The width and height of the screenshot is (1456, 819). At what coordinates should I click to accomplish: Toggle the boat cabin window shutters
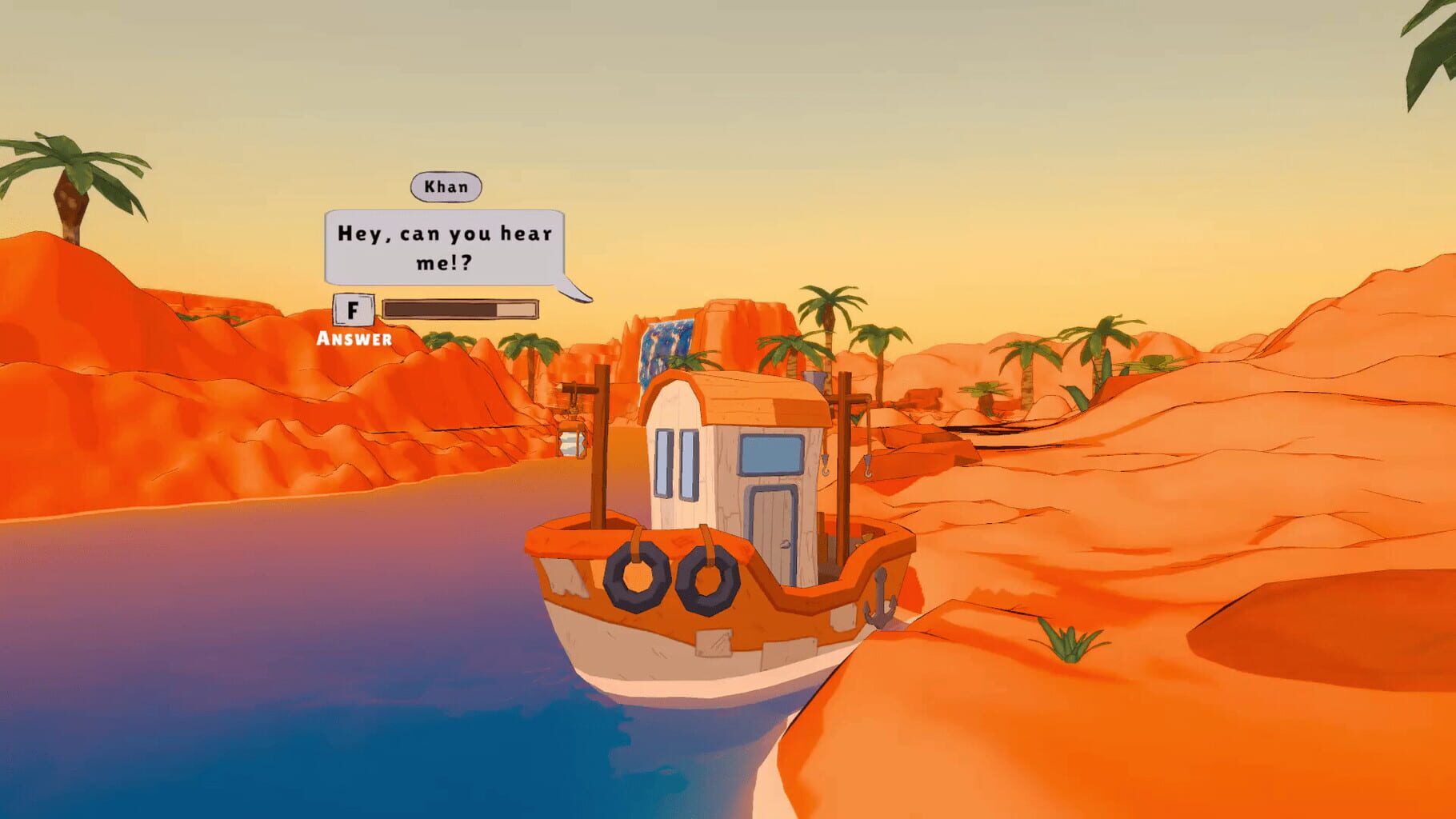674,464
